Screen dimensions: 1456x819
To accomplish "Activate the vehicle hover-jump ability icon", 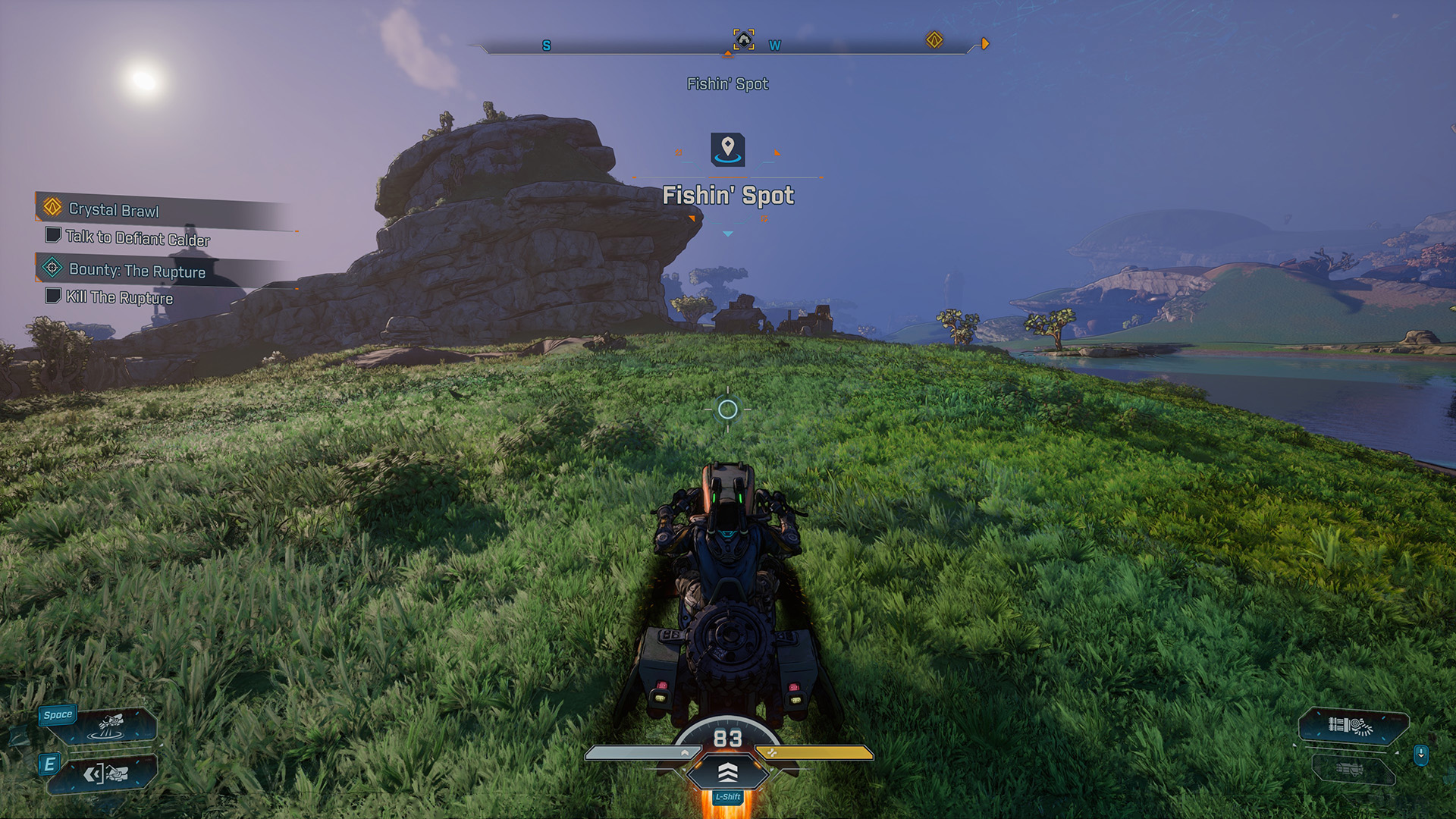I will coord(111,726).
